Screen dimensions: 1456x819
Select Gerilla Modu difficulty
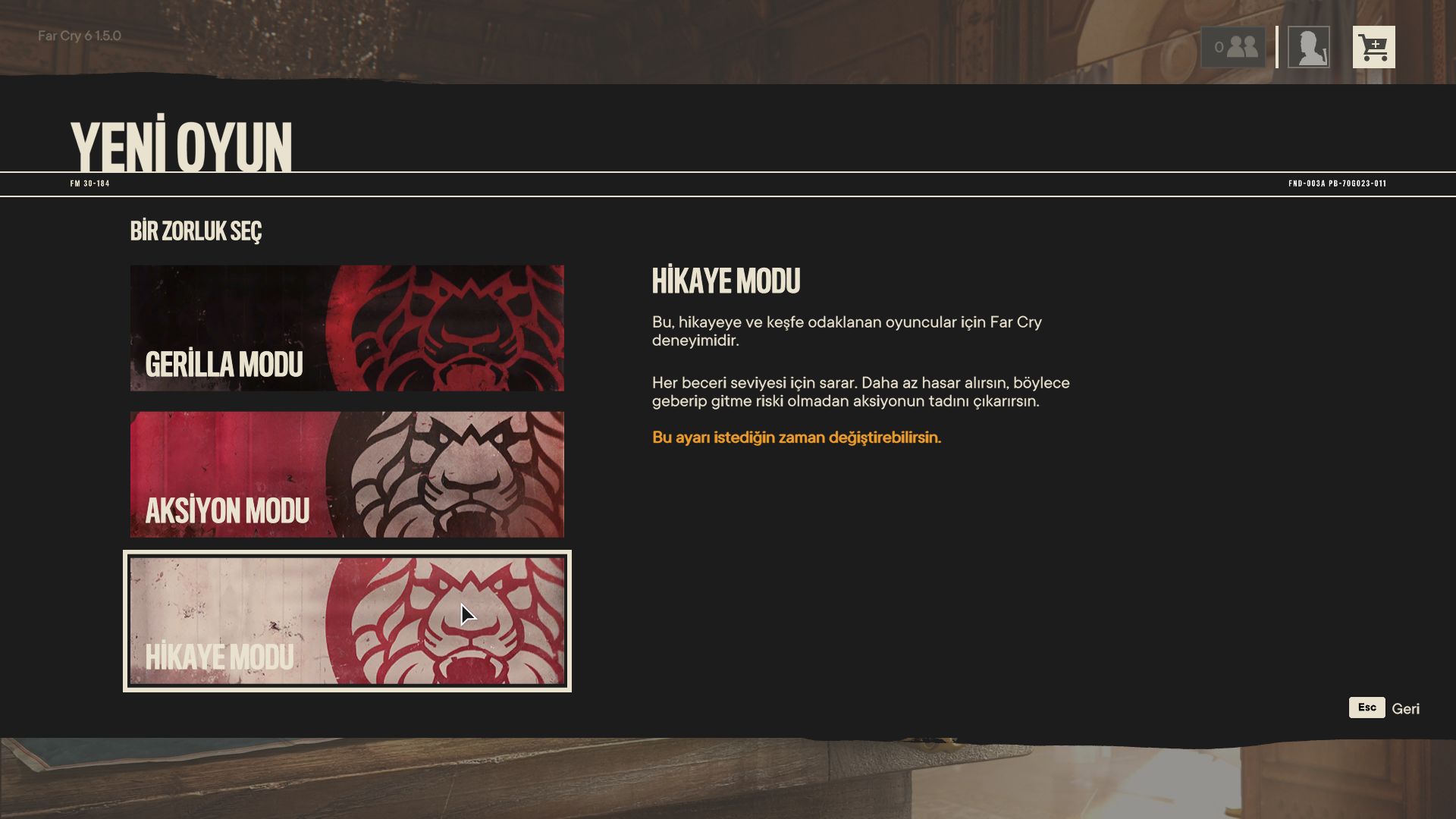point(347,328)
